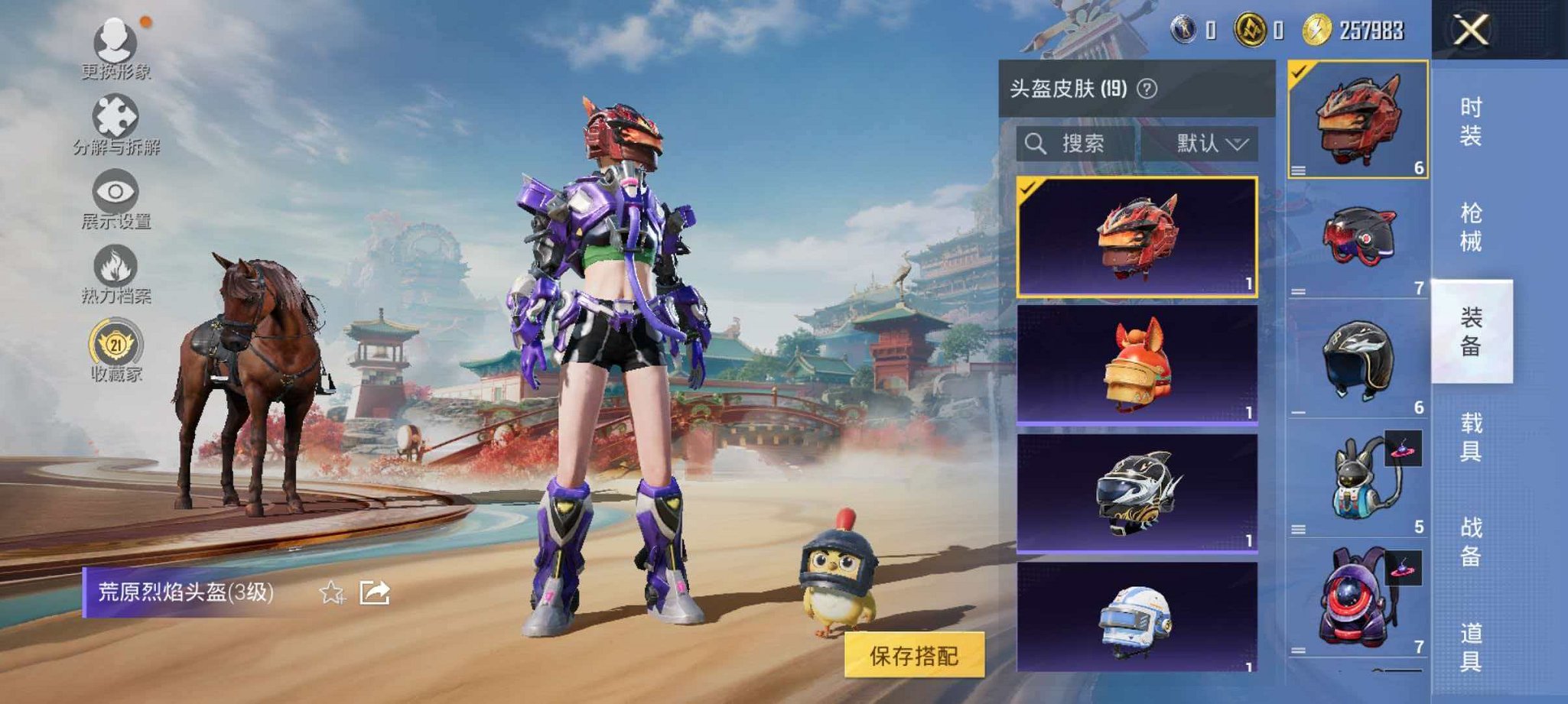This screenshot has width=1568, height=704.
Task: Open the 更换形象 avatar change icon
Action: click(115, 41)
